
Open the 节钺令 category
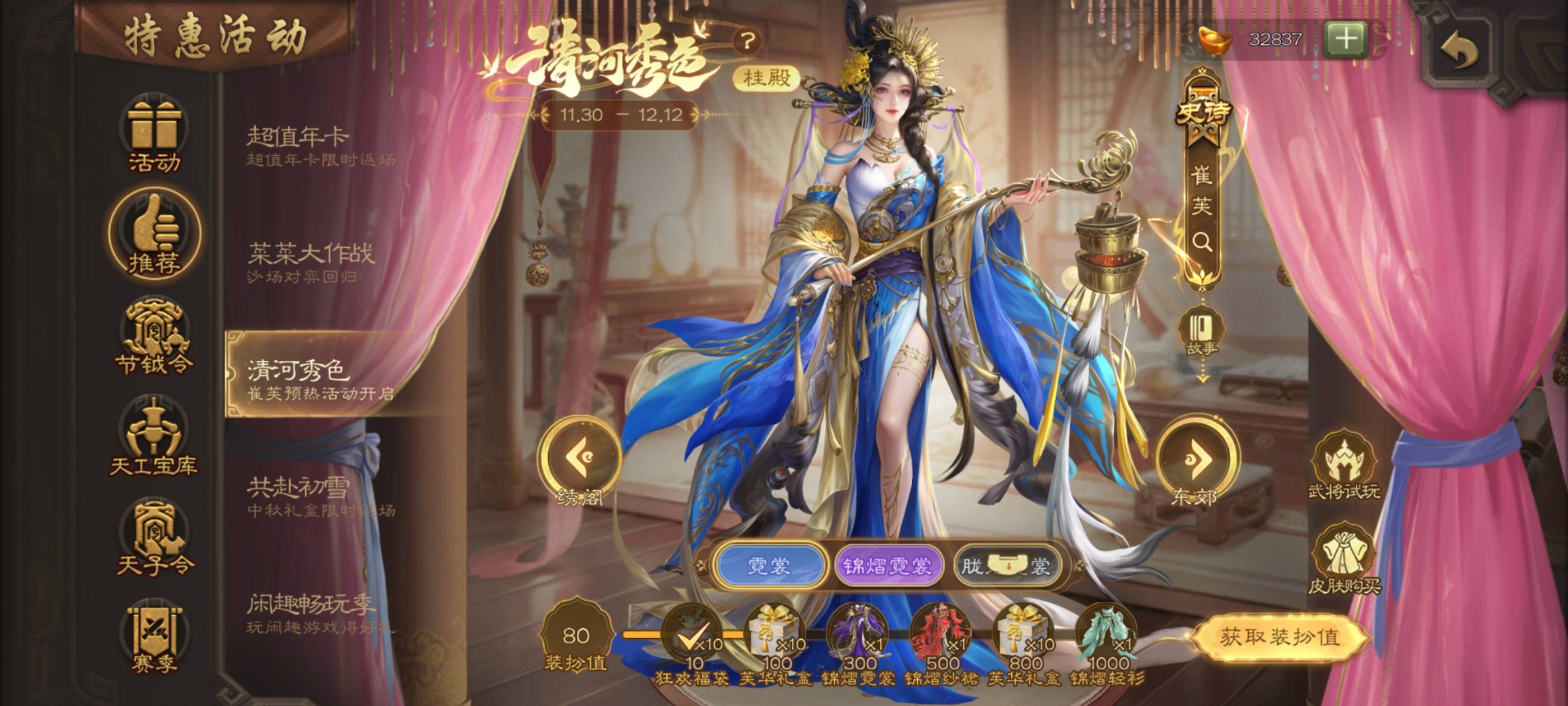tap(154, 337)
